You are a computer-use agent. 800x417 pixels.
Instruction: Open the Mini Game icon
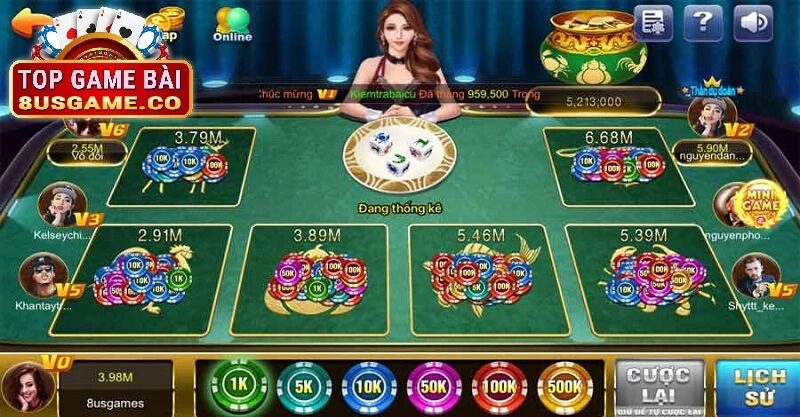(761, 203)
